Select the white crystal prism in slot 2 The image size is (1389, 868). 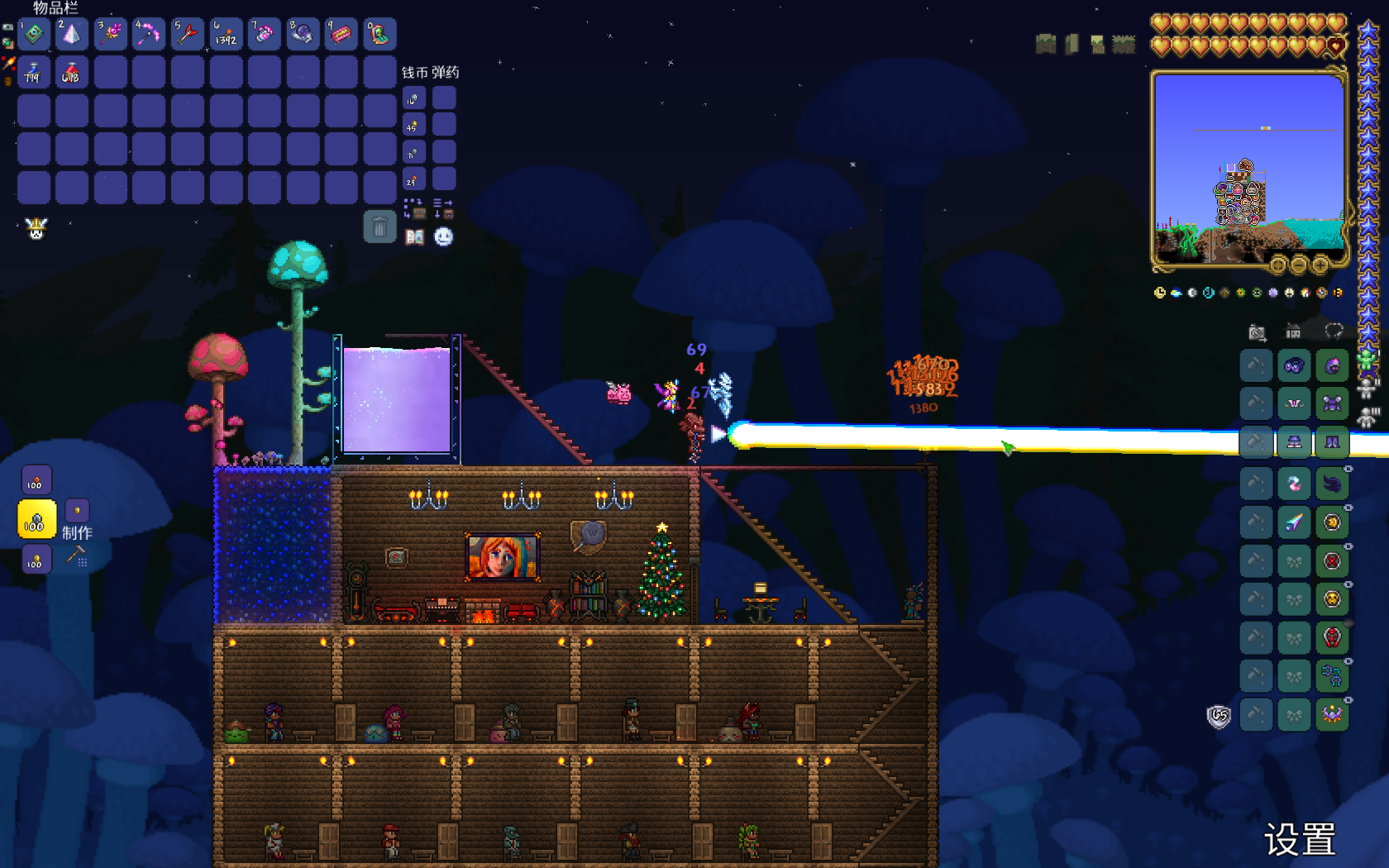(x=71, y=35)
